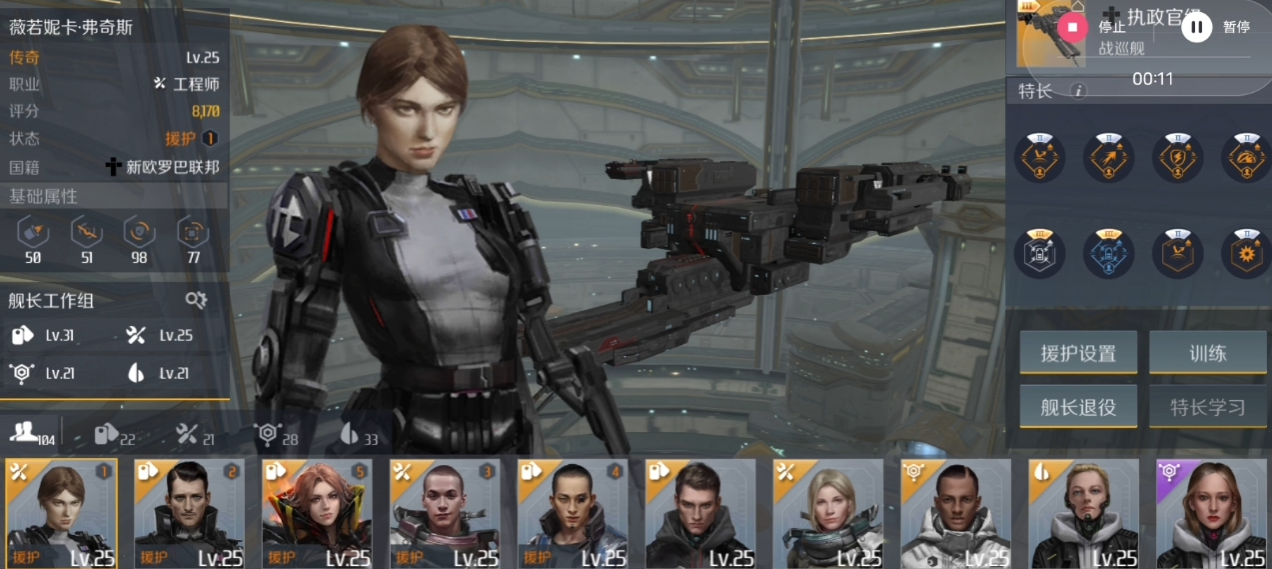Open 特长学习 specialty learning
1272x569 pixels.
pos(1208,407)
